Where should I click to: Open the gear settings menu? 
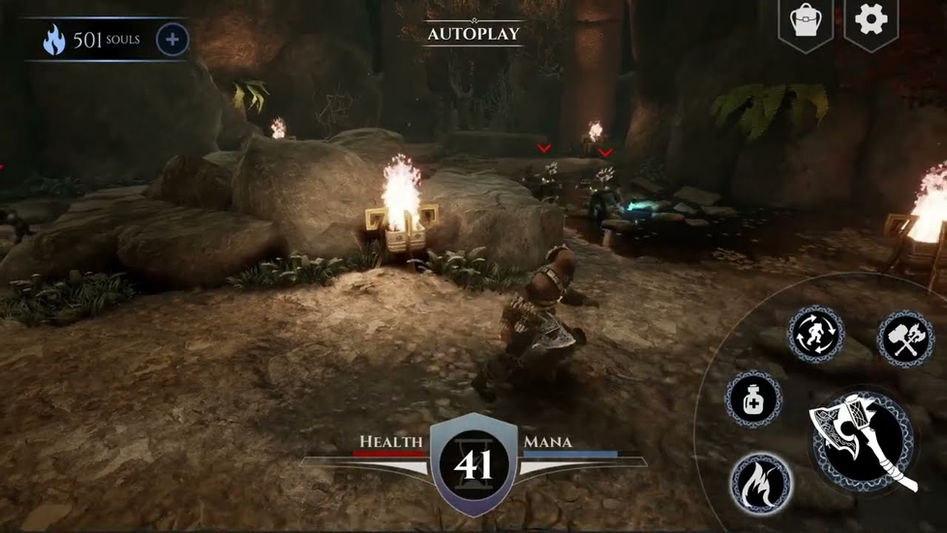click(x=870, y=20)
